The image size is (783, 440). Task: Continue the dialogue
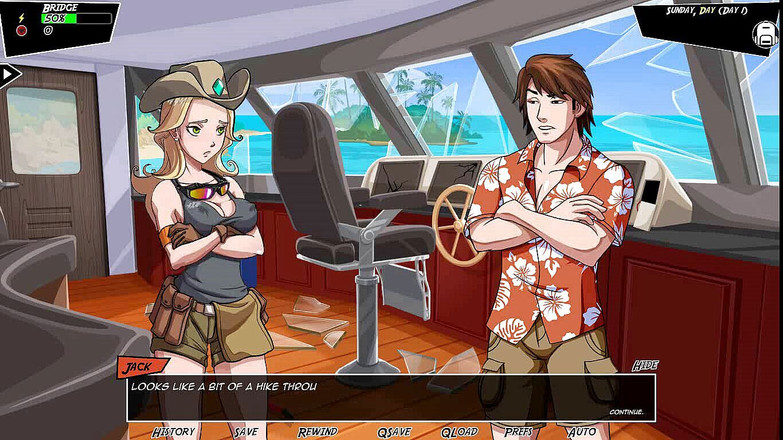coord(626,411)
